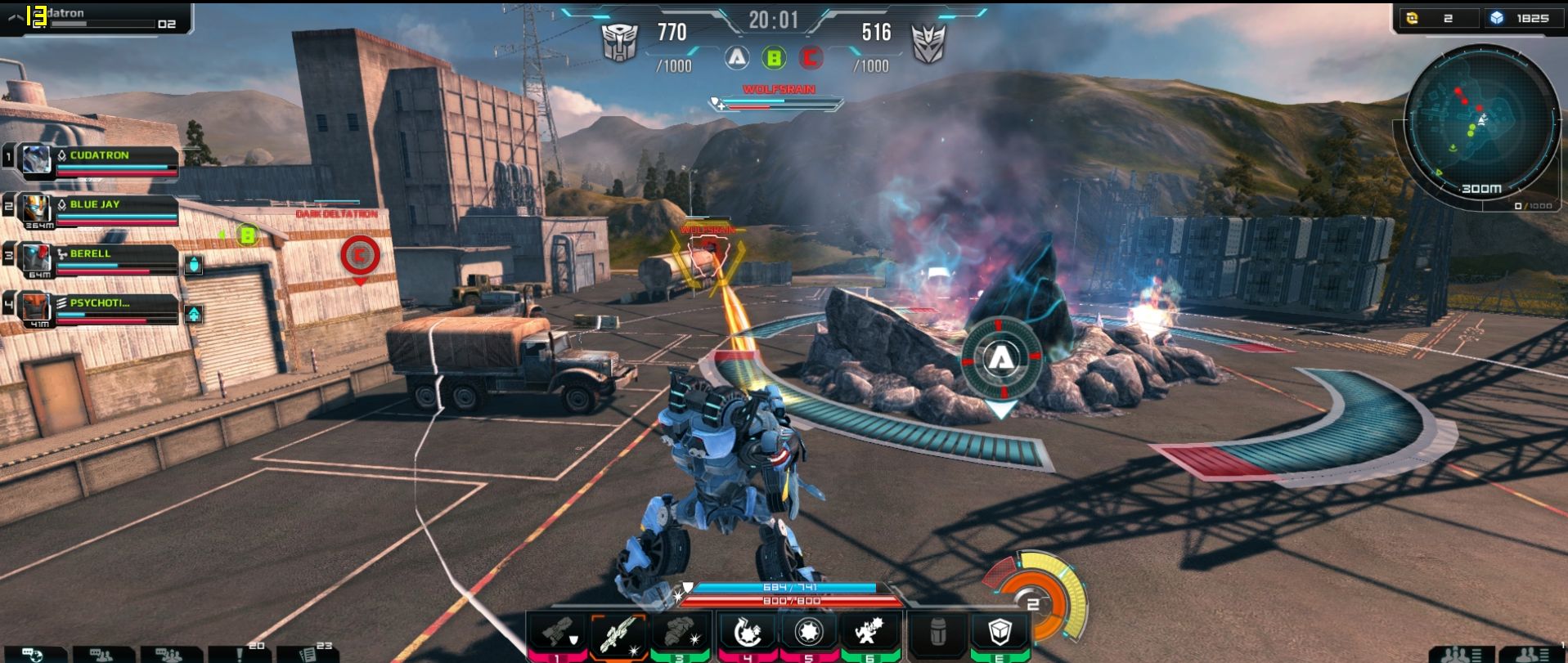Screen dimensions: 1568x663
Task: Click the blue cube currency counter
Action: coord(1521,18)
